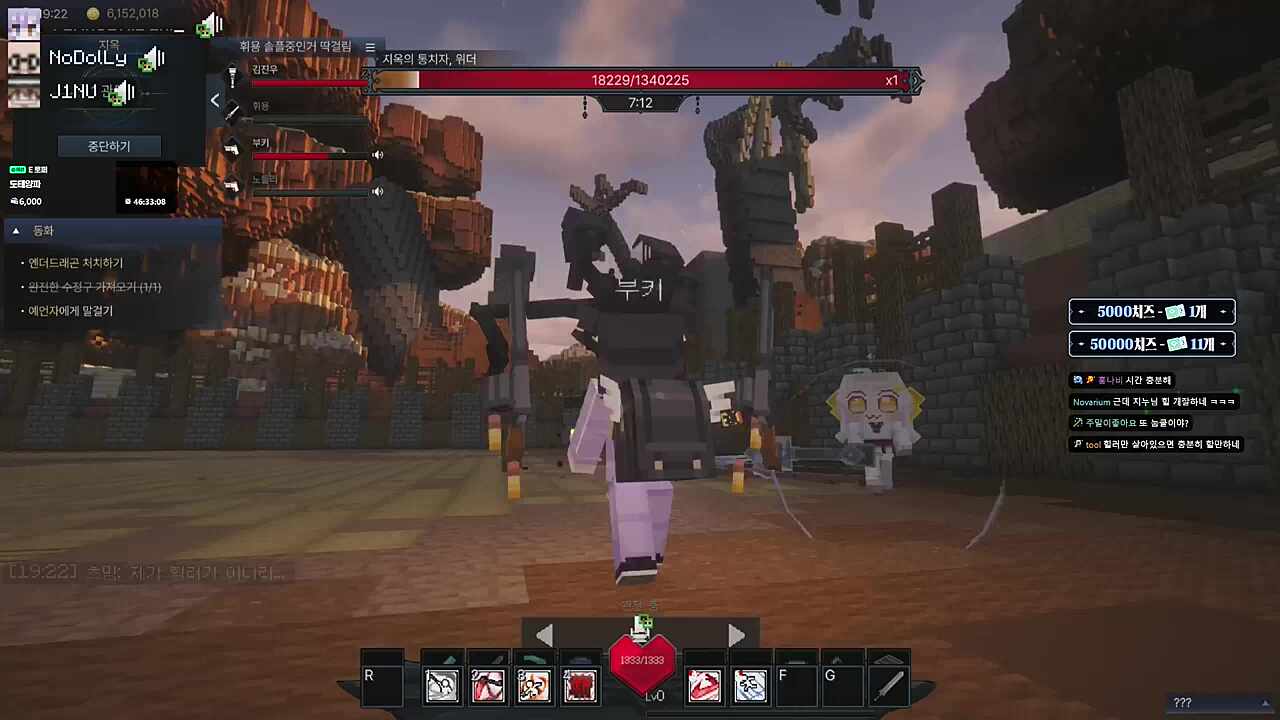The height and width of the screenshot is (720, 1280).
Task: Activate skill slot 3 with the orange figure
Action: 534,685
